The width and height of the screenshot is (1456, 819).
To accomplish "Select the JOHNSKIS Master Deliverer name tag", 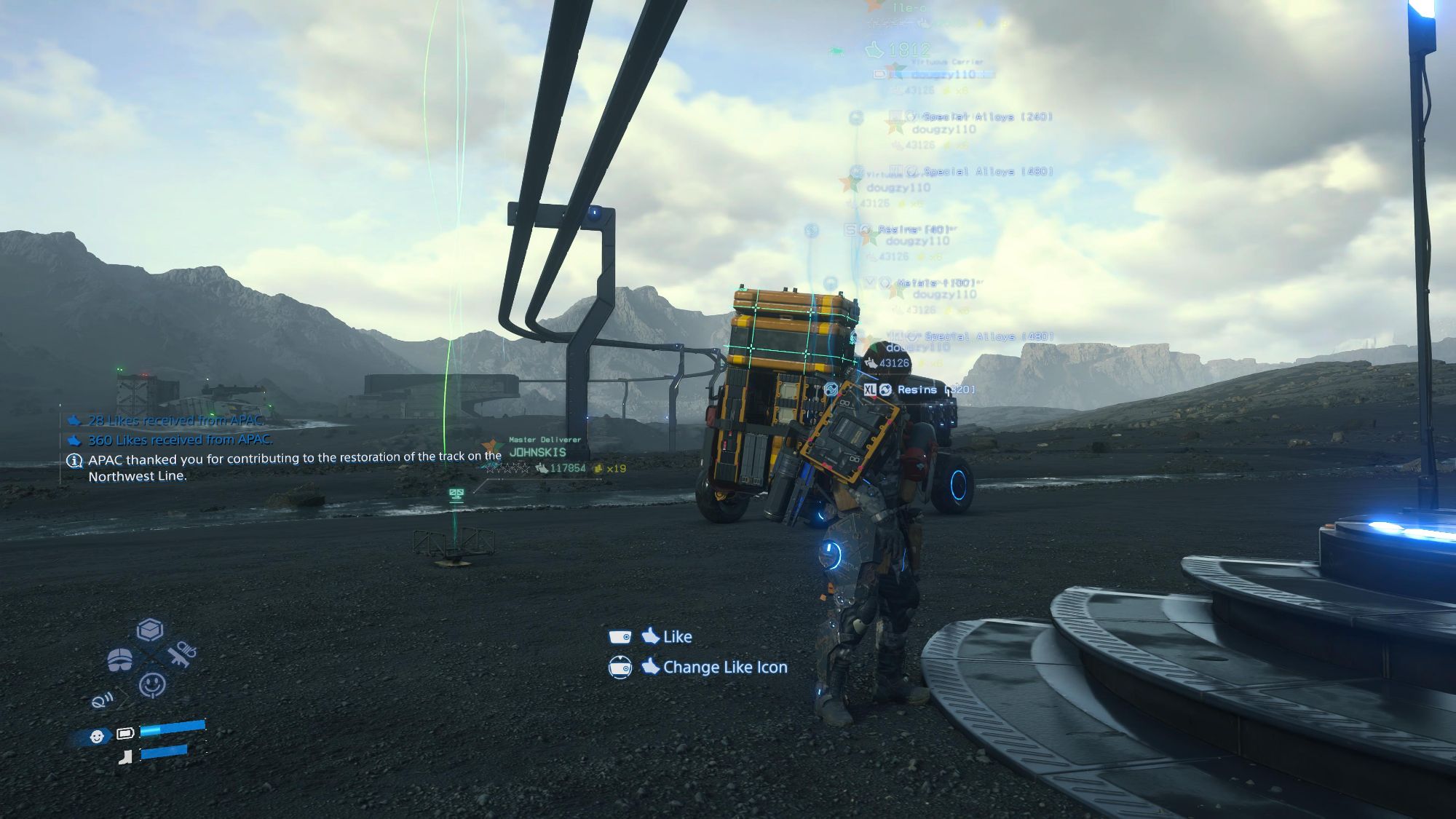I will coord(538,452).
